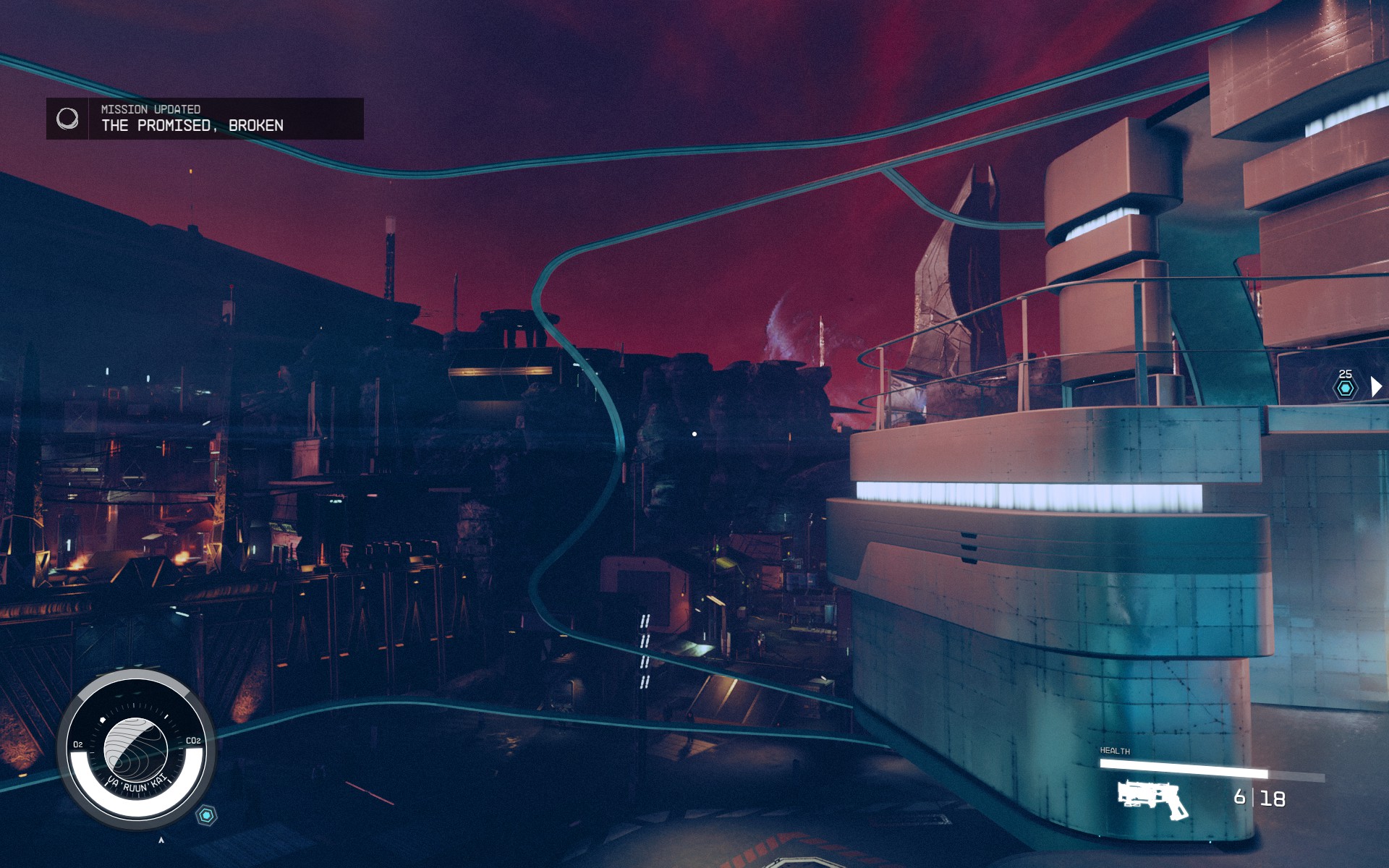This screenshot has width=1389, height=868.
Task: Click the hexagon marker labeled 25
Action: 1345,388
